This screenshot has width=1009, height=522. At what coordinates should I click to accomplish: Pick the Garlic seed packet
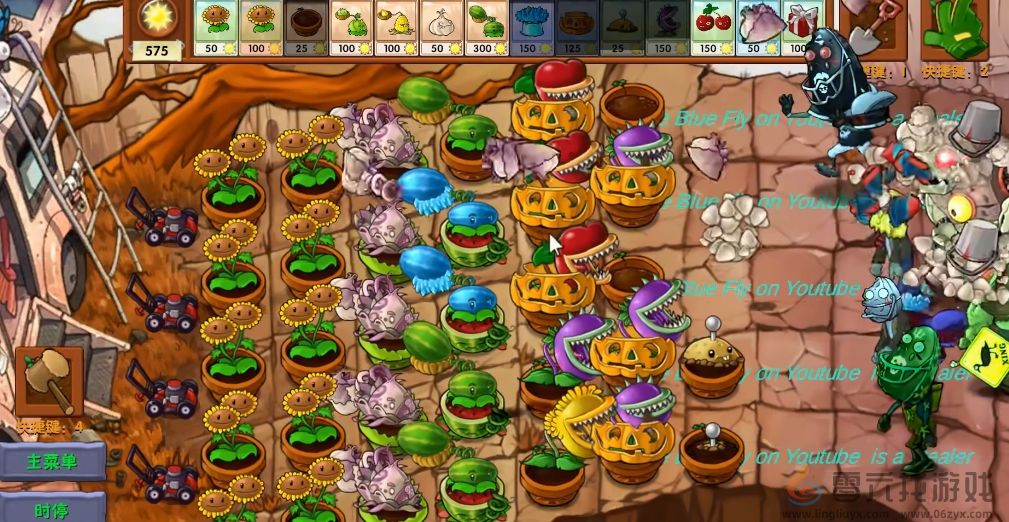[x=441, y=27]
